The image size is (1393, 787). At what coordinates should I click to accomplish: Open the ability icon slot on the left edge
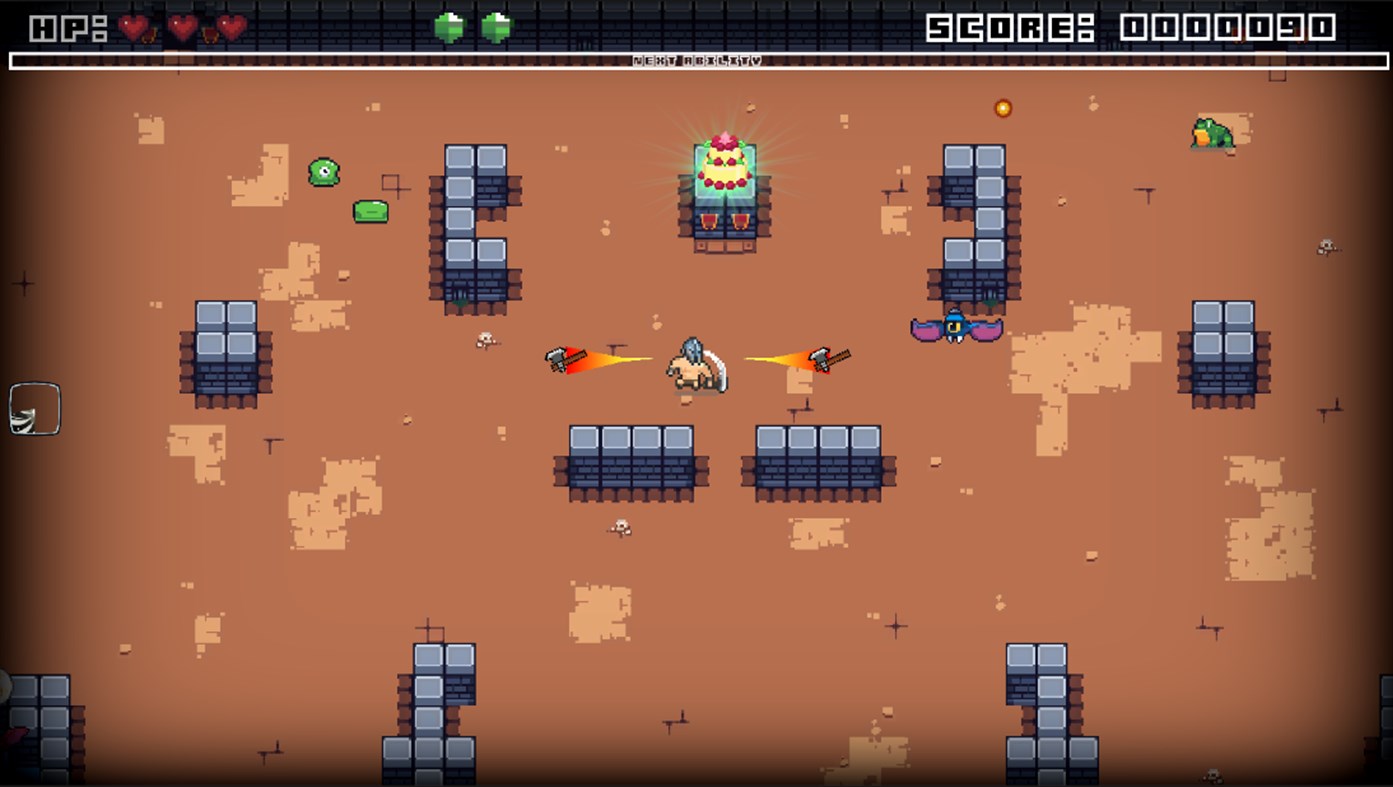(x=35, y=409)
